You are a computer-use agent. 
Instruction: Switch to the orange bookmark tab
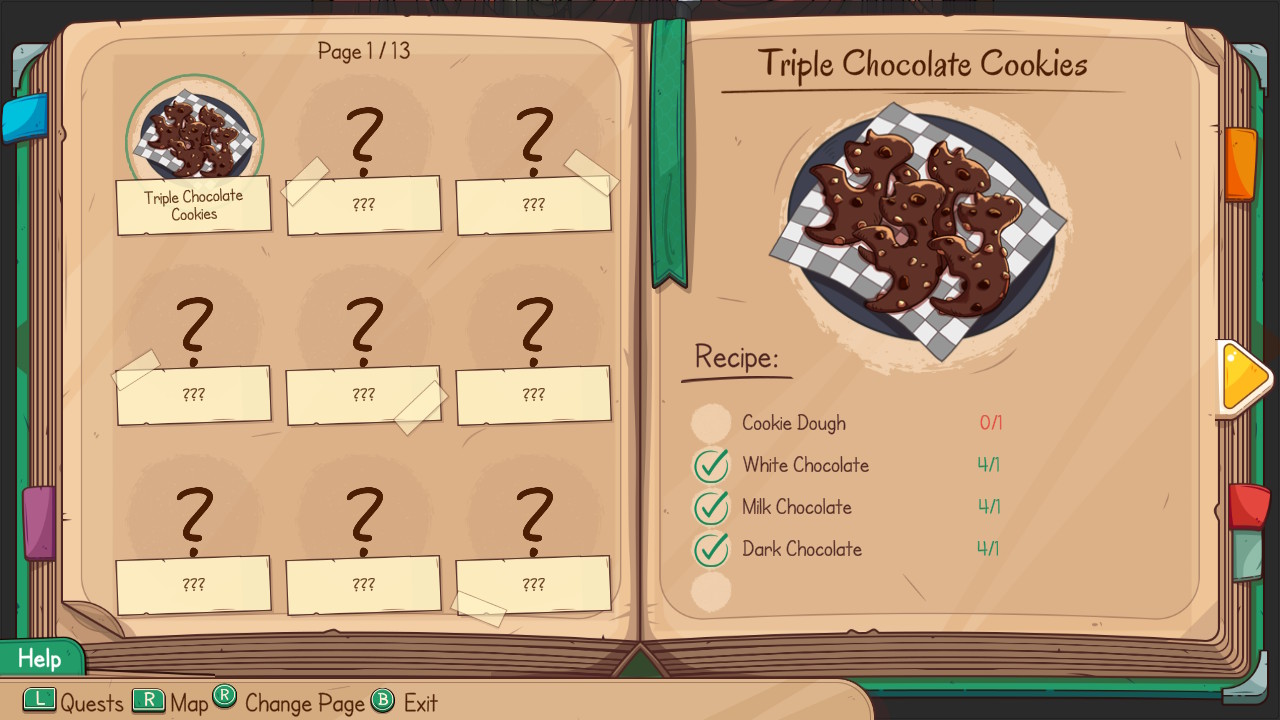tap(1241, 163)
